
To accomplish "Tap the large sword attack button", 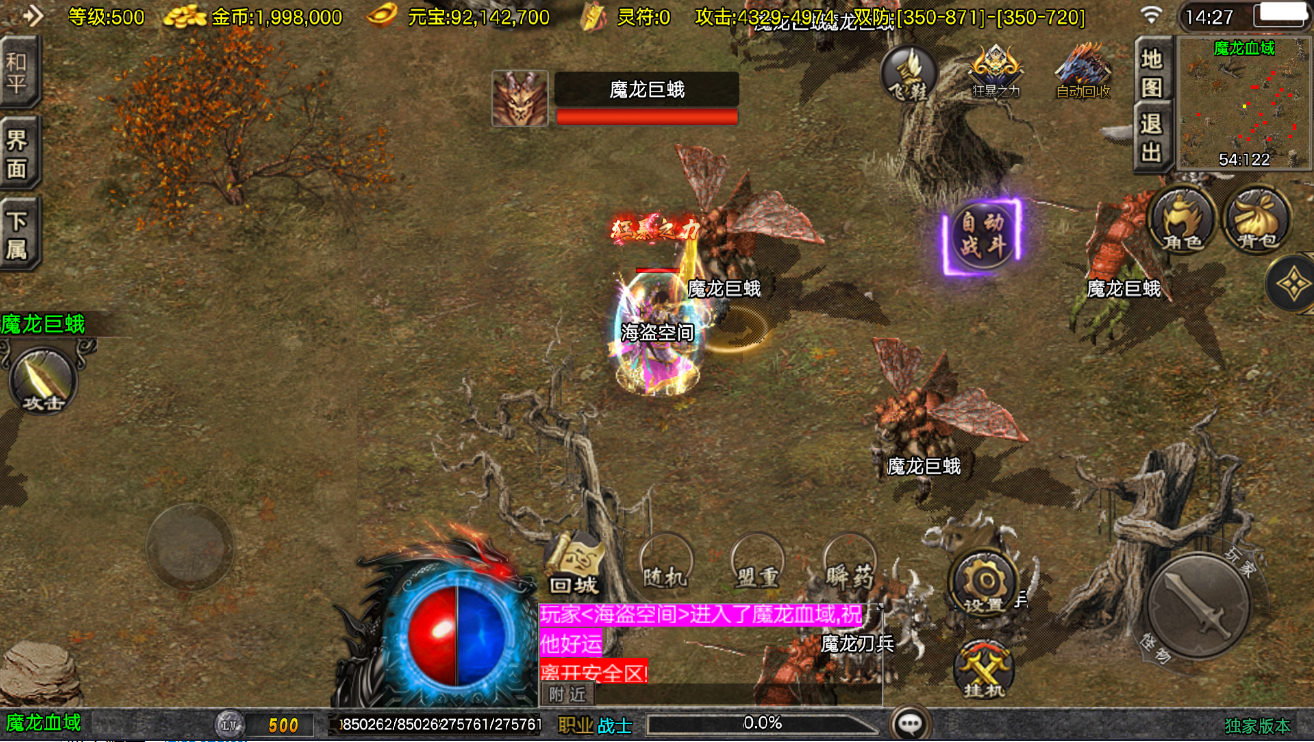I will [1199, 605].
